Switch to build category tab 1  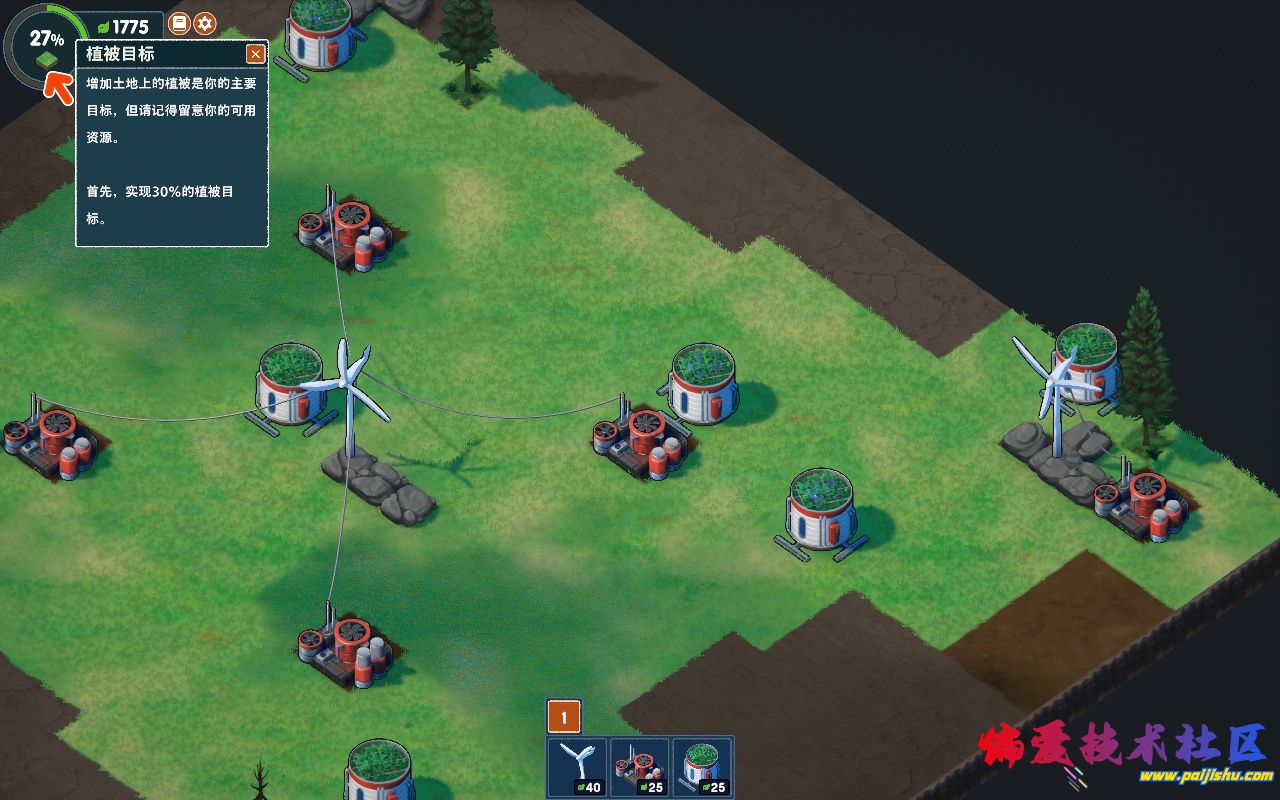click(564, 717)
